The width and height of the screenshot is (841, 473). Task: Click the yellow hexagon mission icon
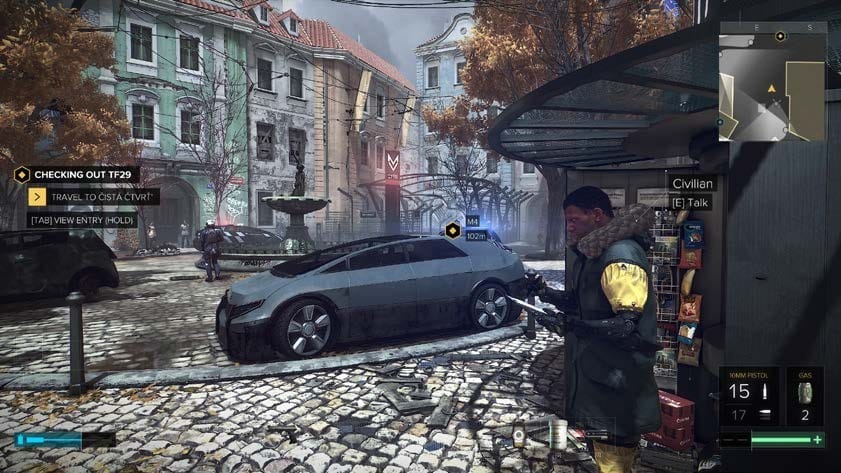click(22, 173)
